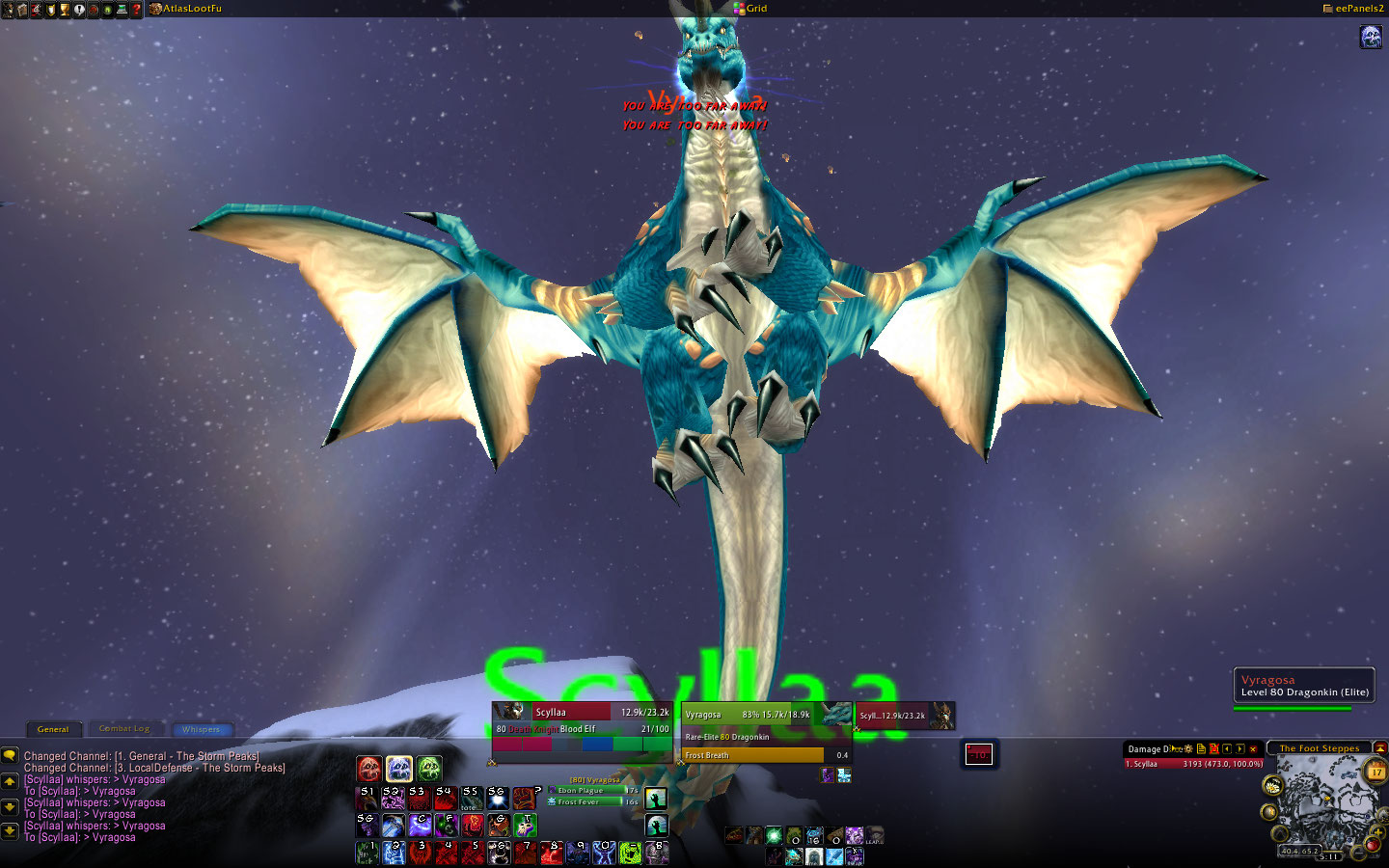
Task: Click the chat scroll-to-bottom arrow button
Action: coord(10,829)
